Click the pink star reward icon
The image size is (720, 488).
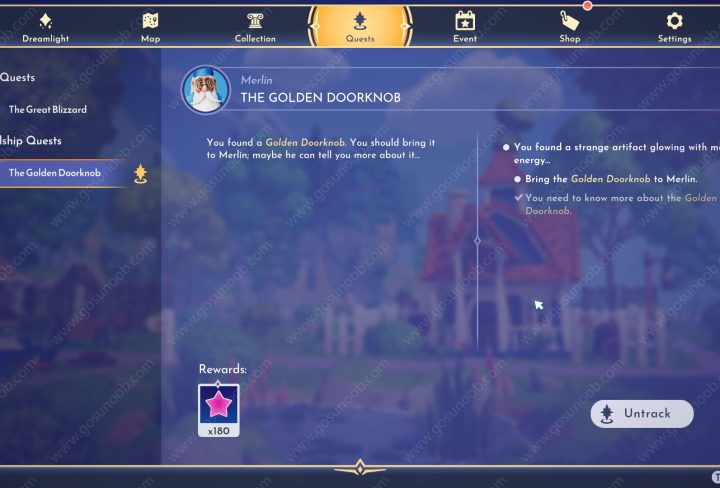218,405
